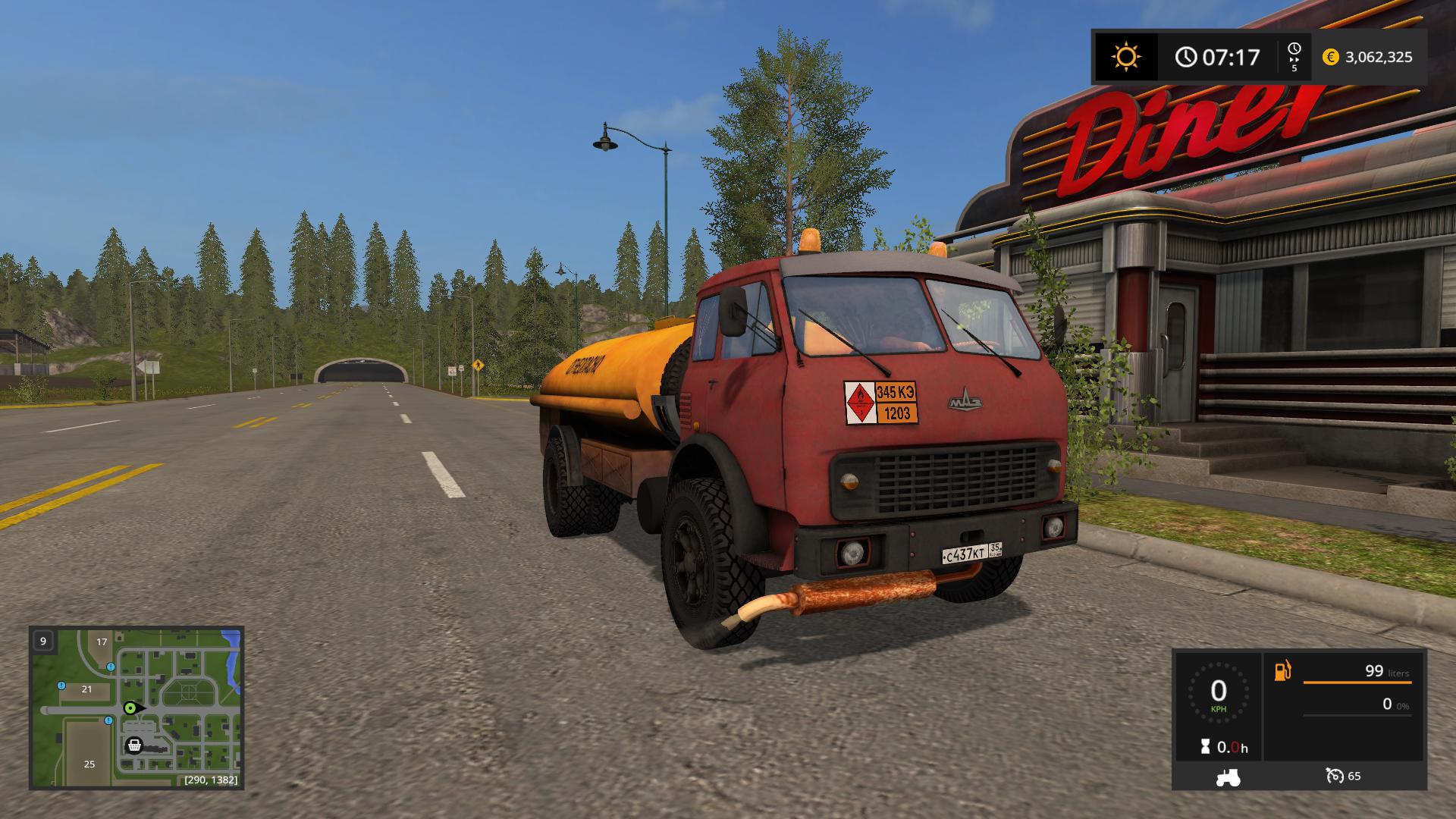Click the hourglass operating hours icon

[x=1205, y=747]
